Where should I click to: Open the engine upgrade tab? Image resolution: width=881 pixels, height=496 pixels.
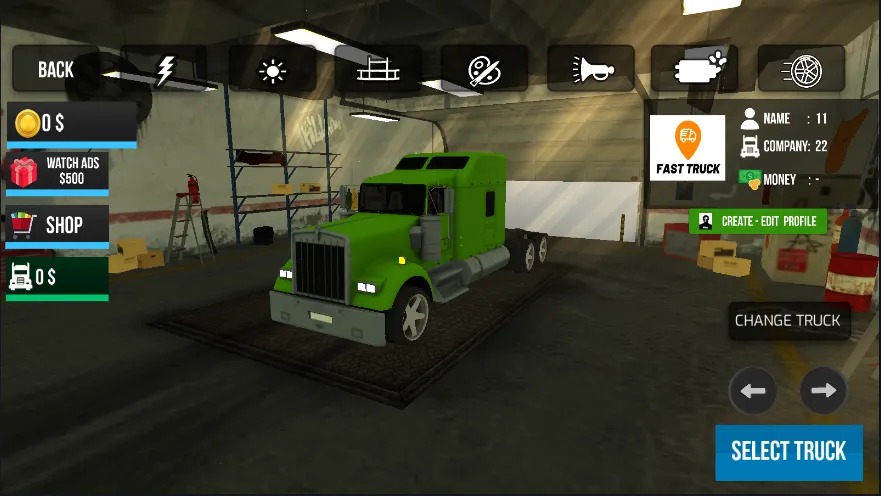click(x=696, y=69)
